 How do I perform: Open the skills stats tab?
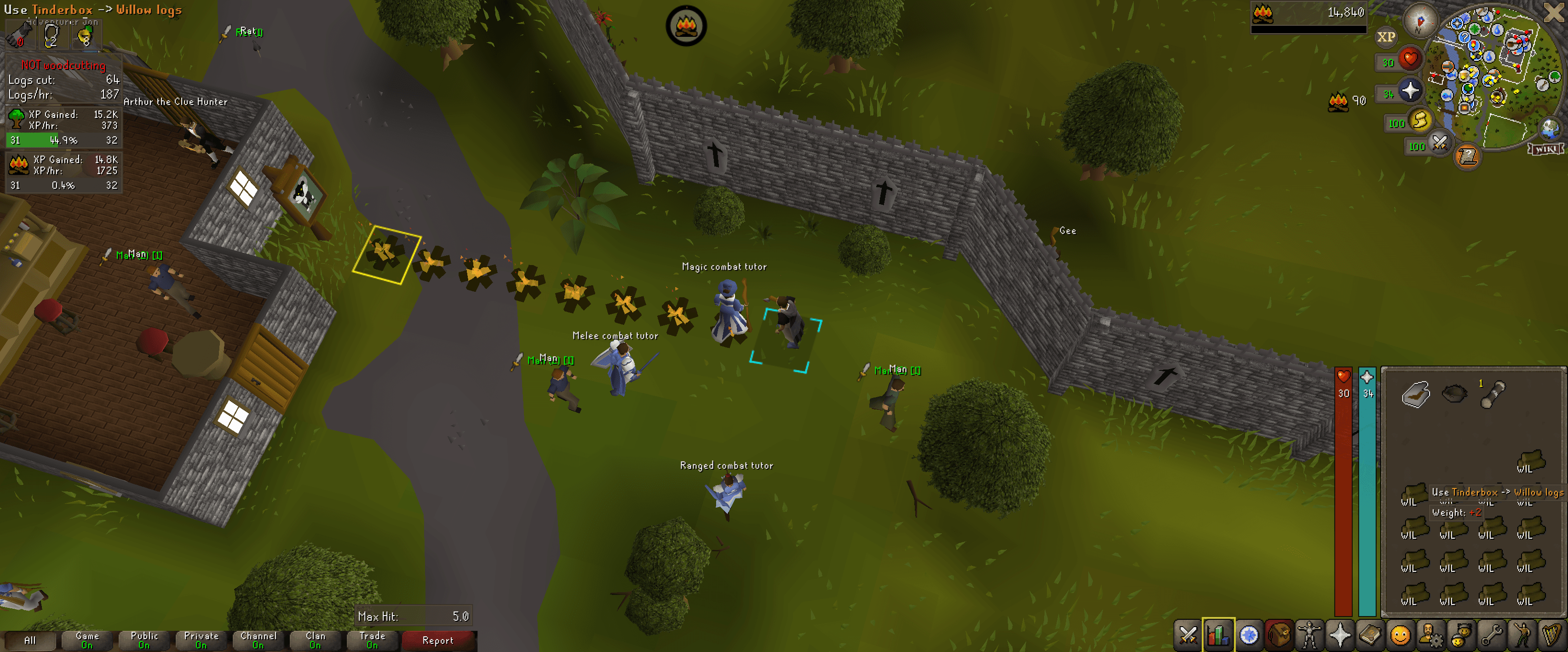coord(1218,636)
